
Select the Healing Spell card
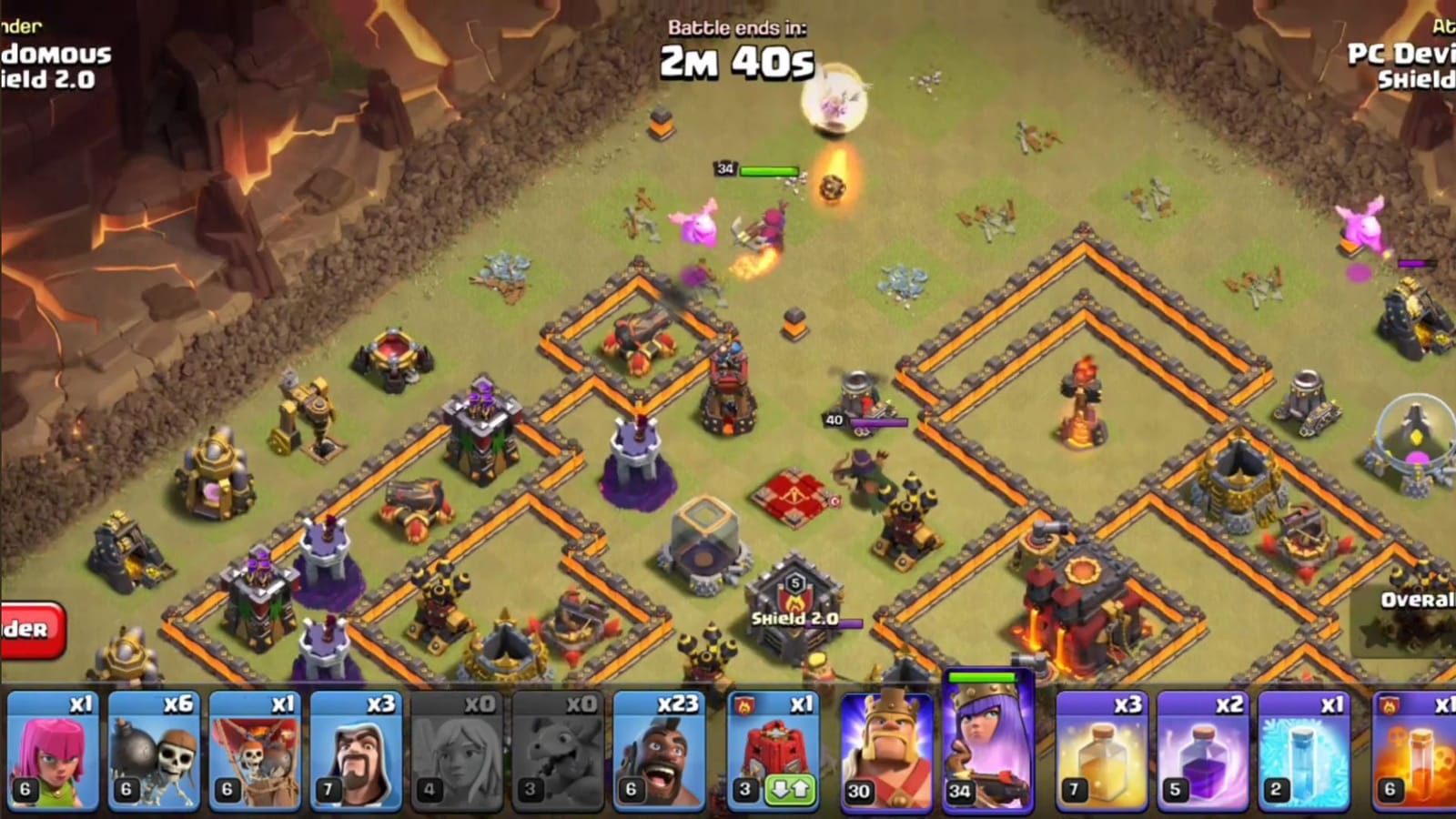(1101, 746)
